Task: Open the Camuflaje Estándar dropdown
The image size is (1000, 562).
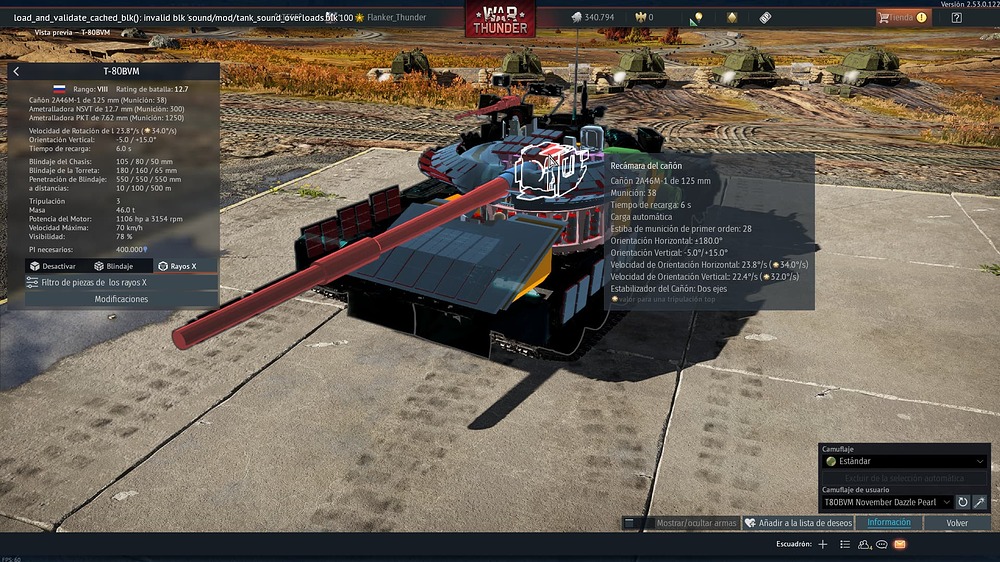Action: pyautogui.click(x=905, y=462)
